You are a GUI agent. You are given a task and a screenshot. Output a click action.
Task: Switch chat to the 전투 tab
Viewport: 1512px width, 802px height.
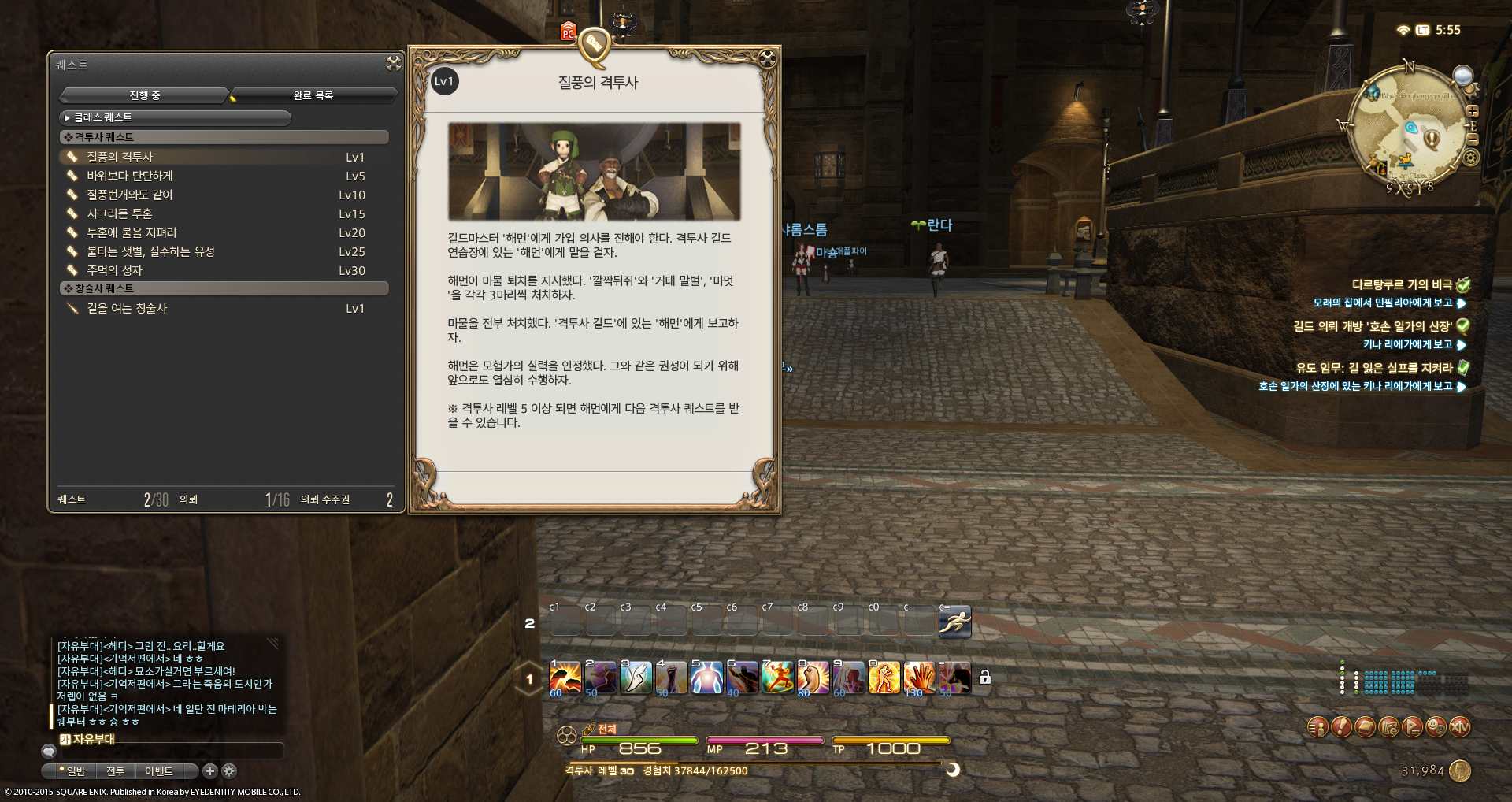[115, 771]
